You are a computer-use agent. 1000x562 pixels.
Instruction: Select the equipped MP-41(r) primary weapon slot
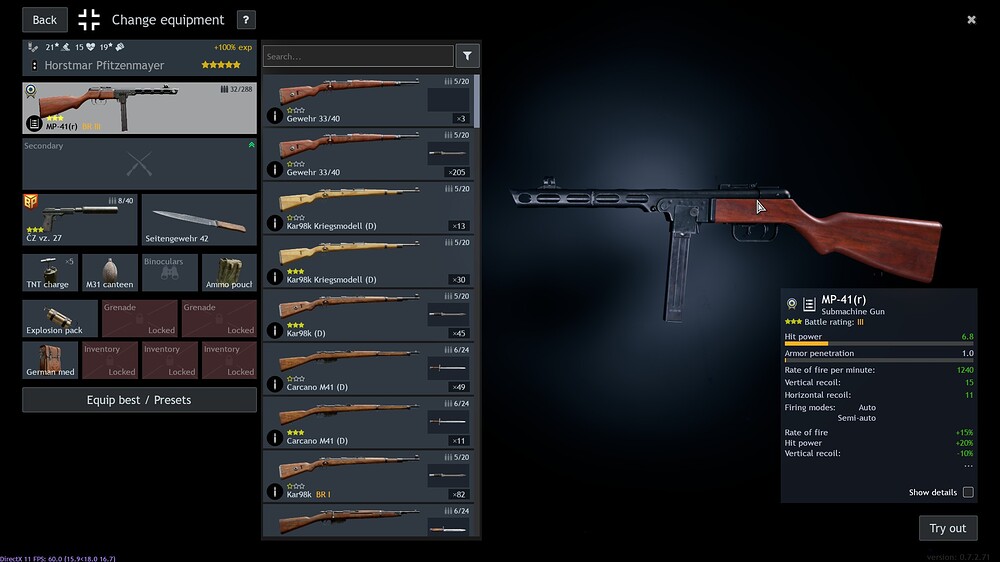(x=139, y=108)
